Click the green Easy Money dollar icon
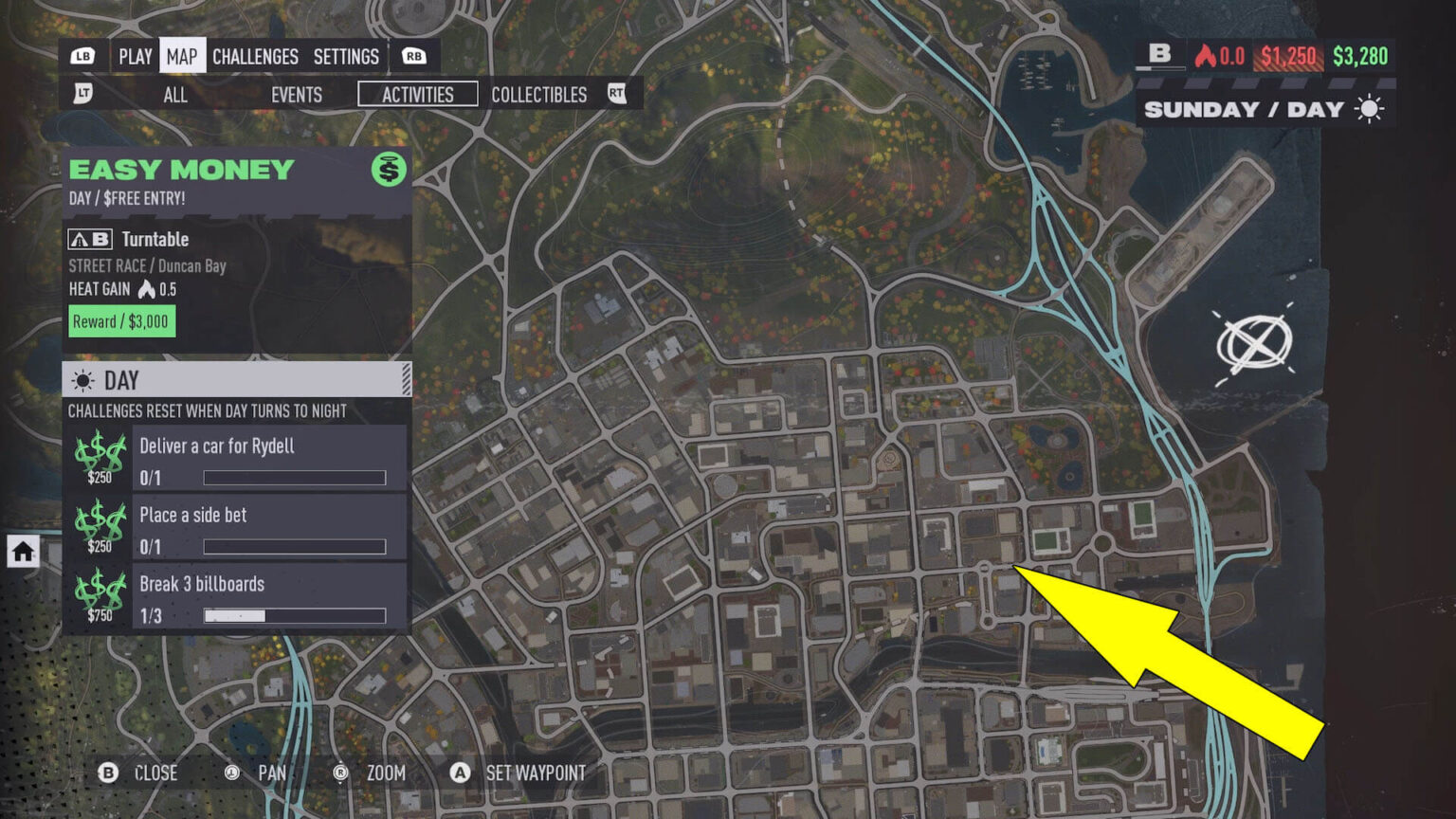1456x819 pixels. (x=389, y=171)
